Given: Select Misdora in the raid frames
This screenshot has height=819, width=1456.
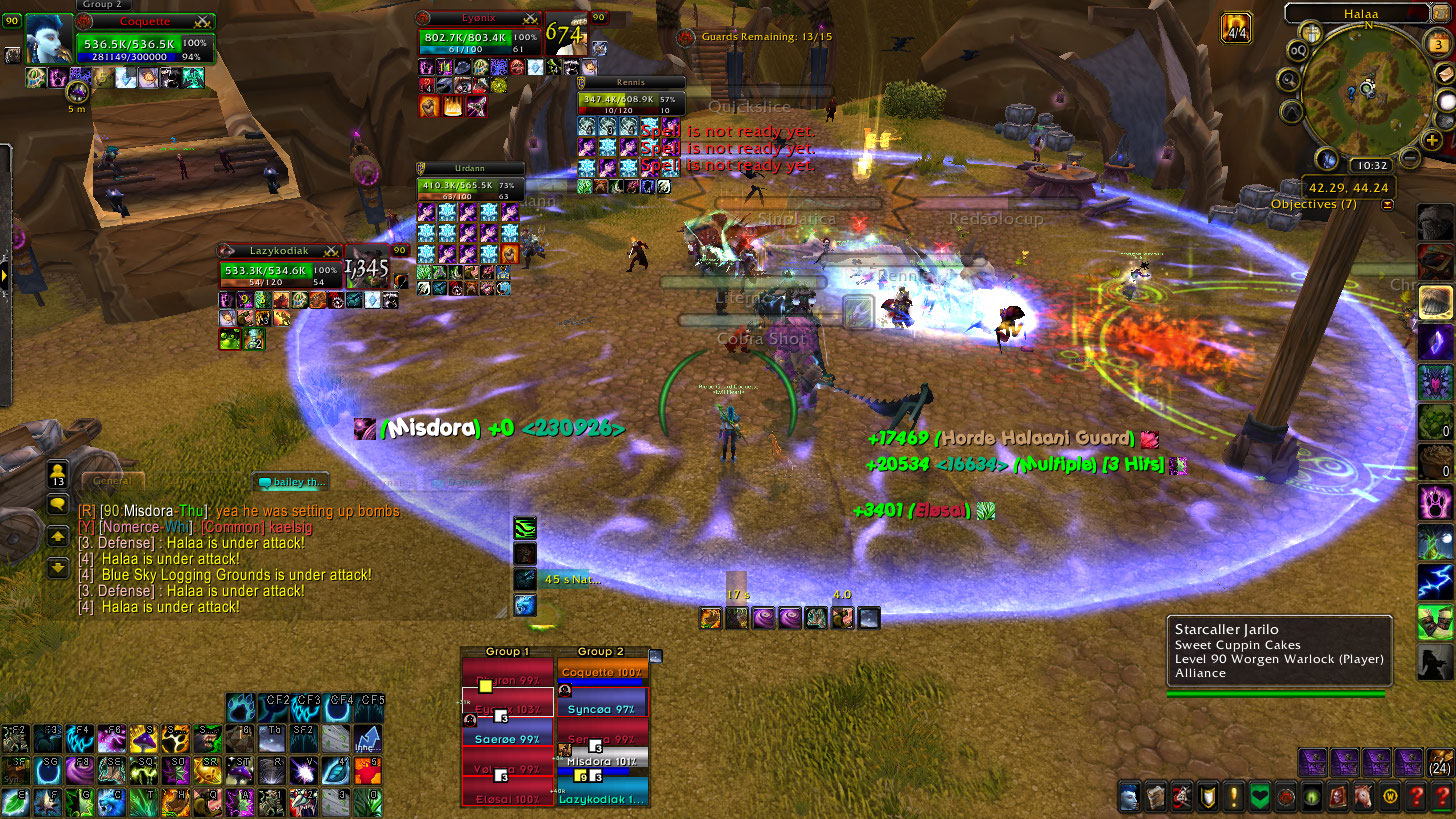Looking at the screenshot, I should point(602,762).
